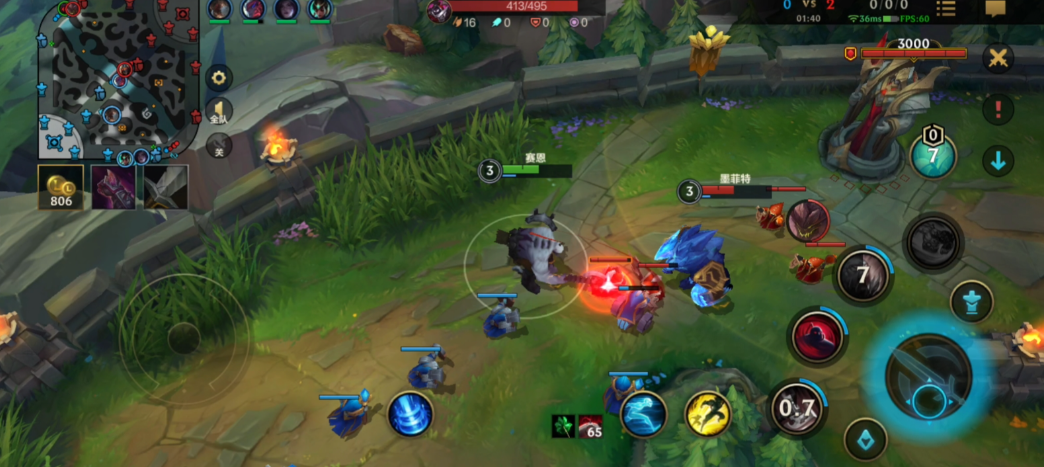Activate the red hooded figure ability
This screenshot has height=467, width=1044.
point(818,337)
